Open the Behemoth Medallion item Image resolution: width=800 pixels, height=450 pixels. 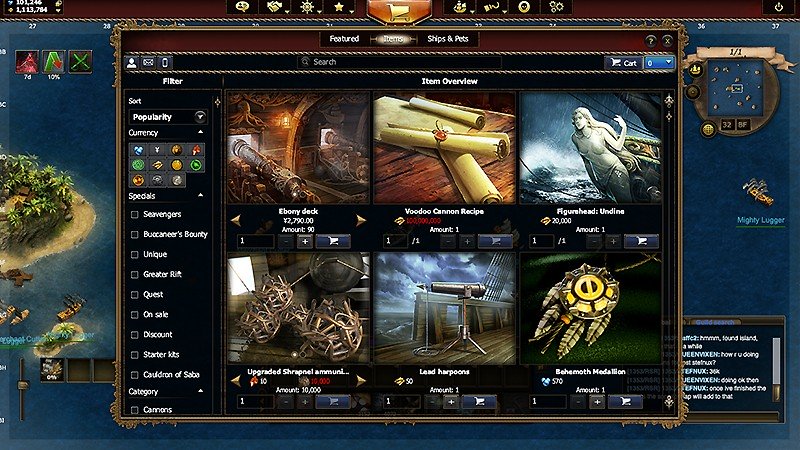coord(590,308)
